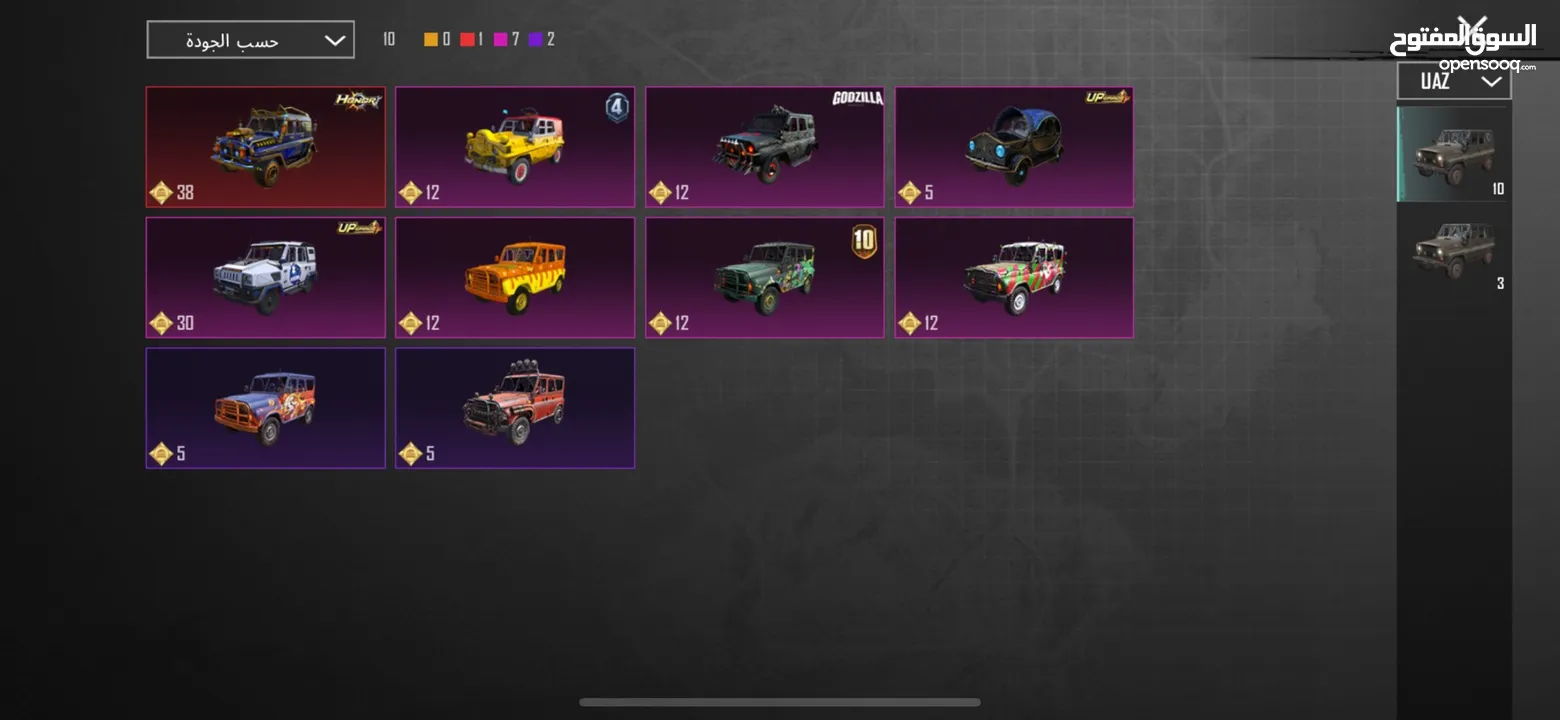This screenshot has width=1560, height=720.
Task: Select the blue Honor UAZ skin card
Action: [265, 146]
